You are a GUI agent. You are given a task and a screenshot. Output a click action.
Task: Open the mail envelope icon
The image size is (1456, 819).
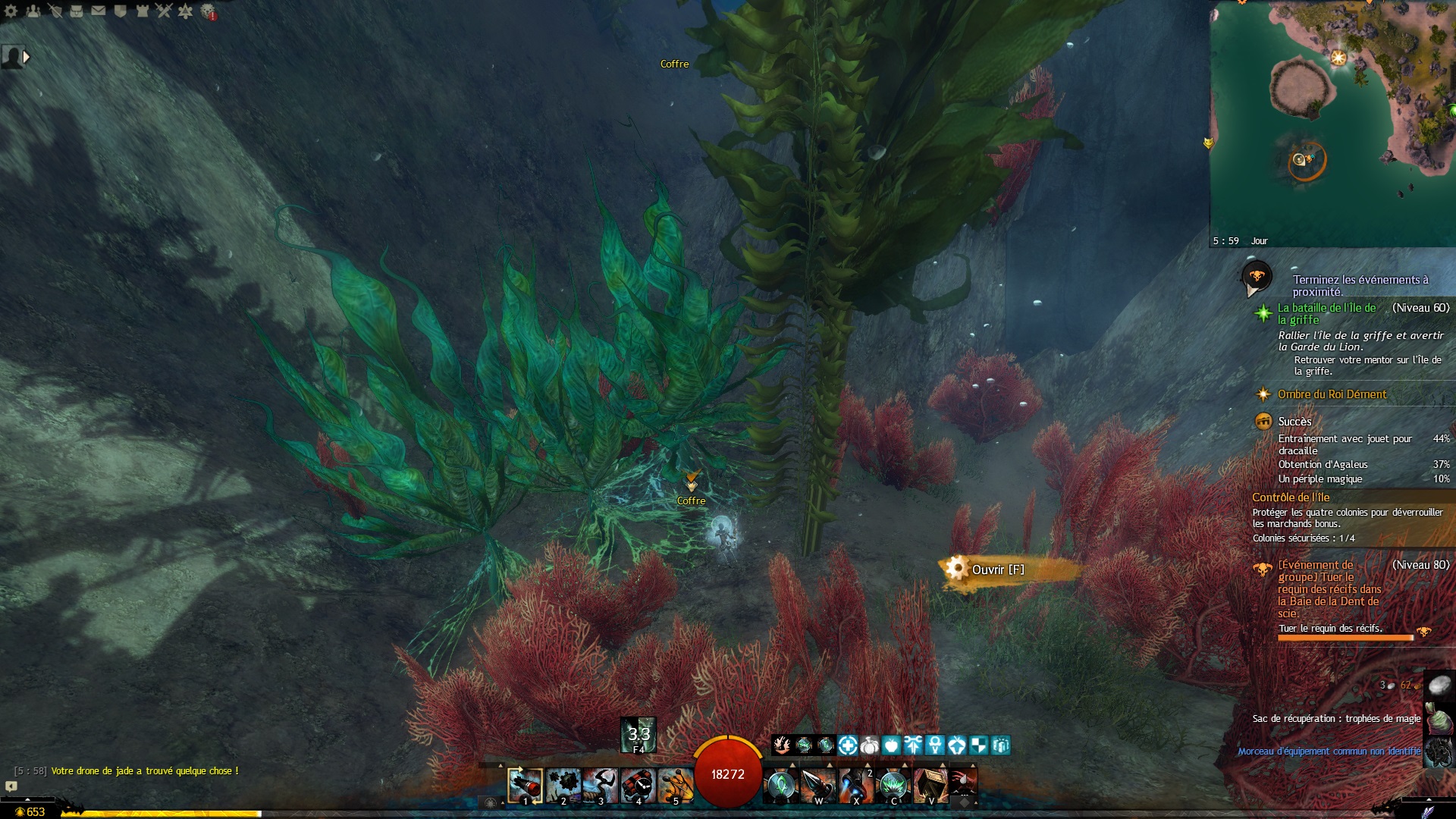point(99,11)
